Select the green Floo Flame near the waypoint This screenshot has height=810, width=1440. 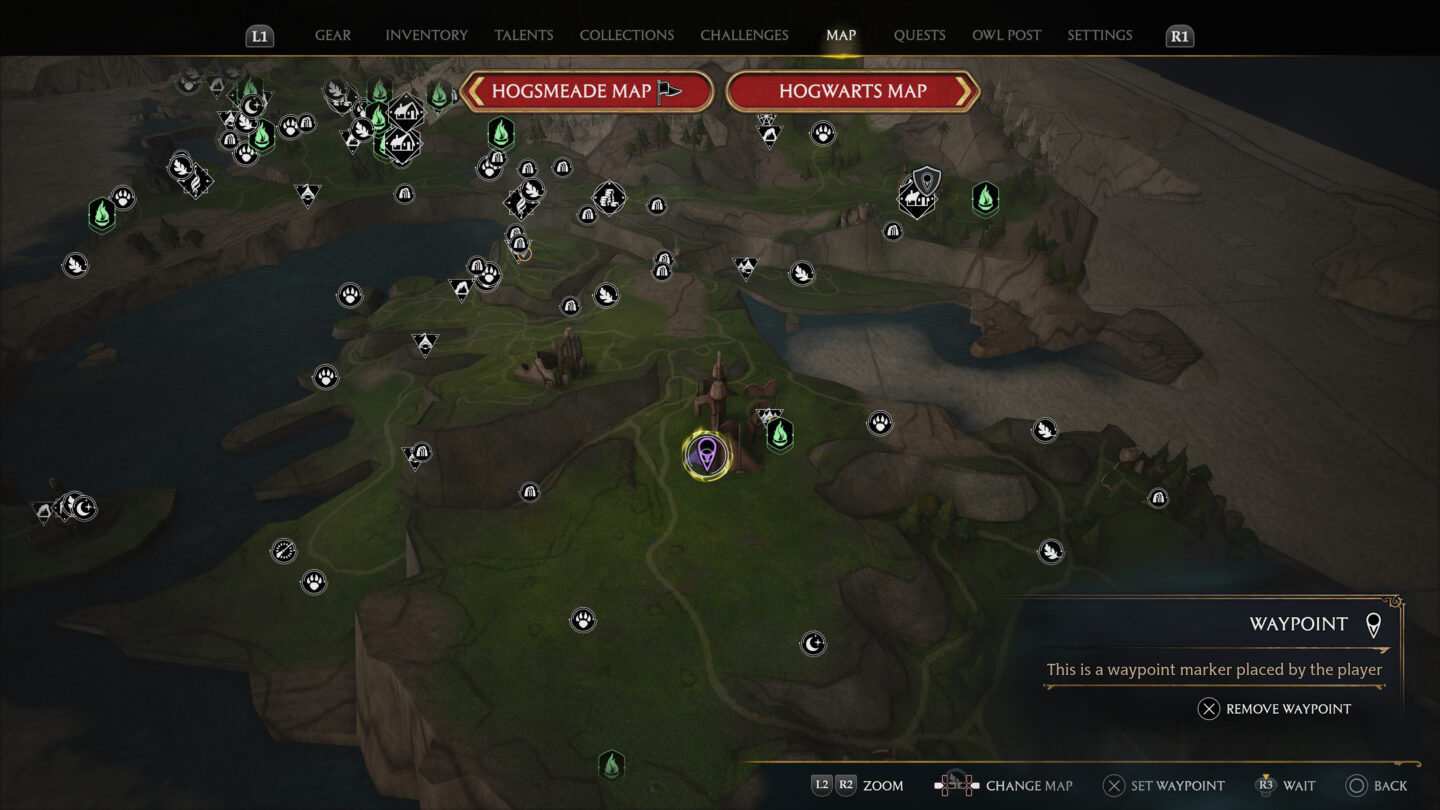click(778, 434)
